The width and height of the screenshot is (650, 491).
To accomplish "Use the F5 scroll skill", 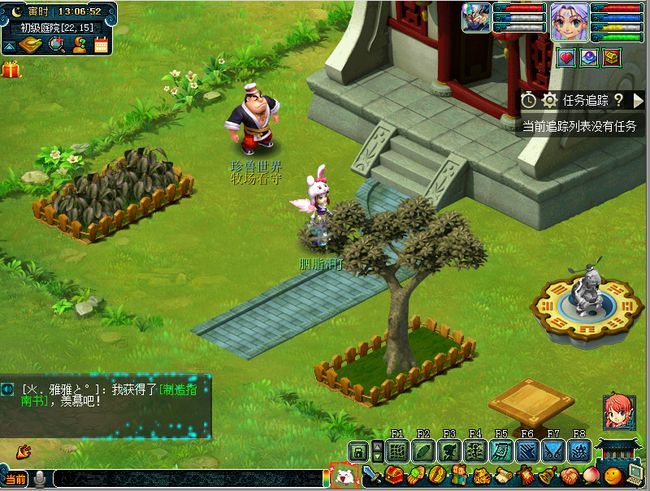I will (501, 451).
